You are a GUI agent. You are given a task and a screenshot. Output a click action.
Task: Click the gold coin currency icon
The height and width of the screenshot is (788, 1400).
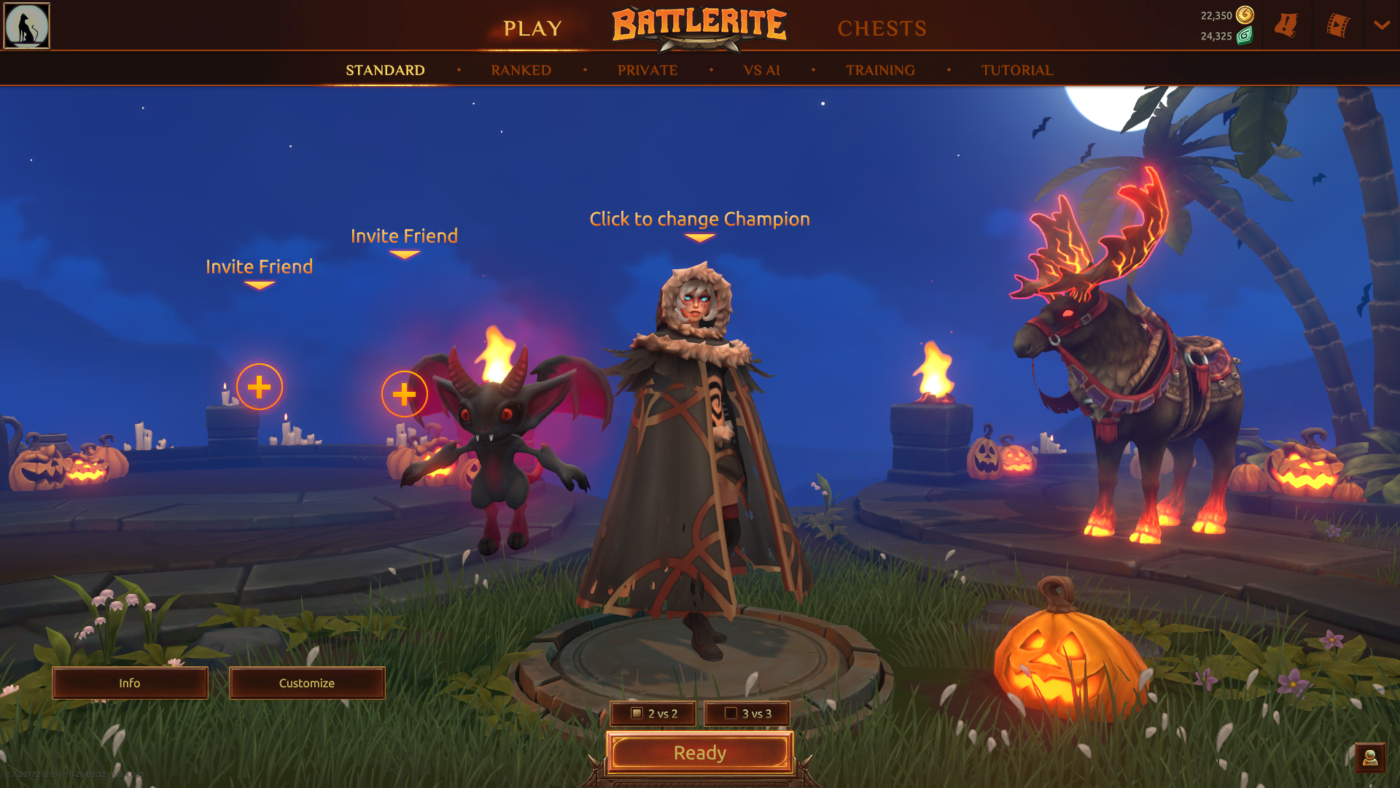coord(1243,14)
